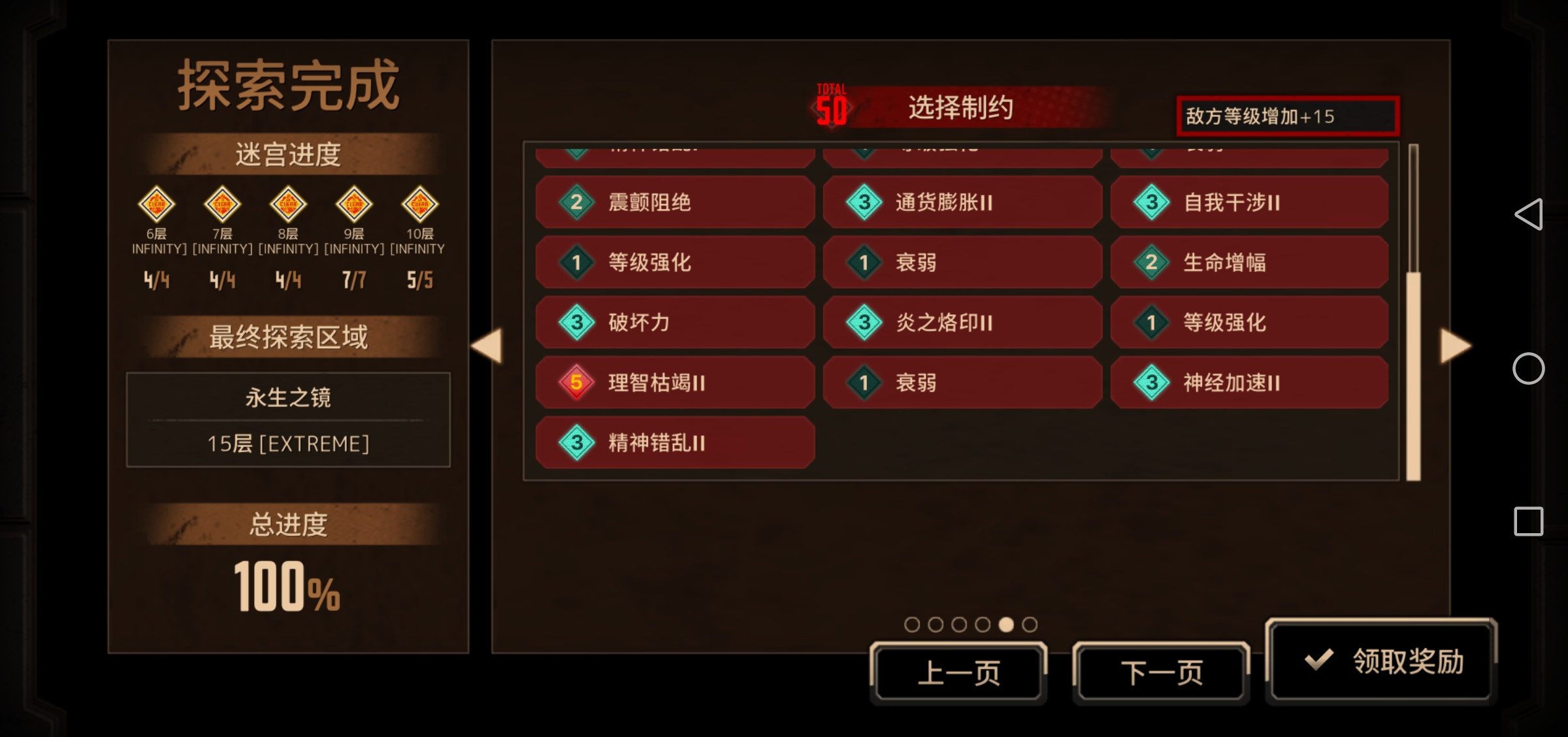Jump to fifth page dot indicator

tap(1007, 625)
